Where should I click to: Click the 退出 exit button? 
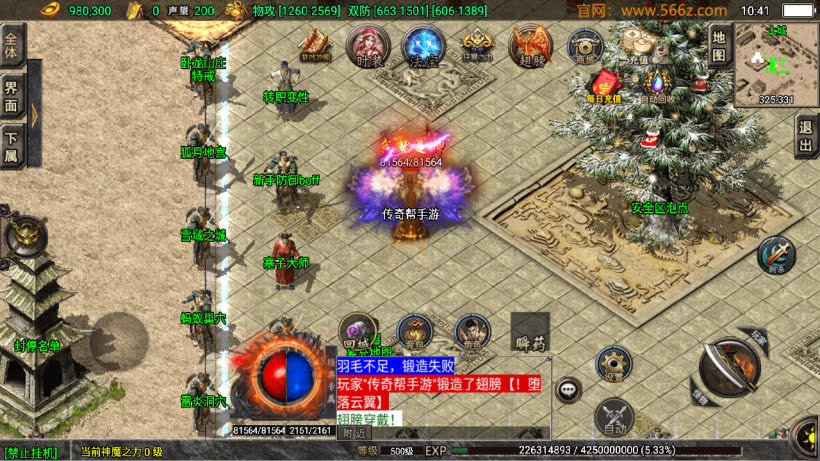[x=806, y=136]
